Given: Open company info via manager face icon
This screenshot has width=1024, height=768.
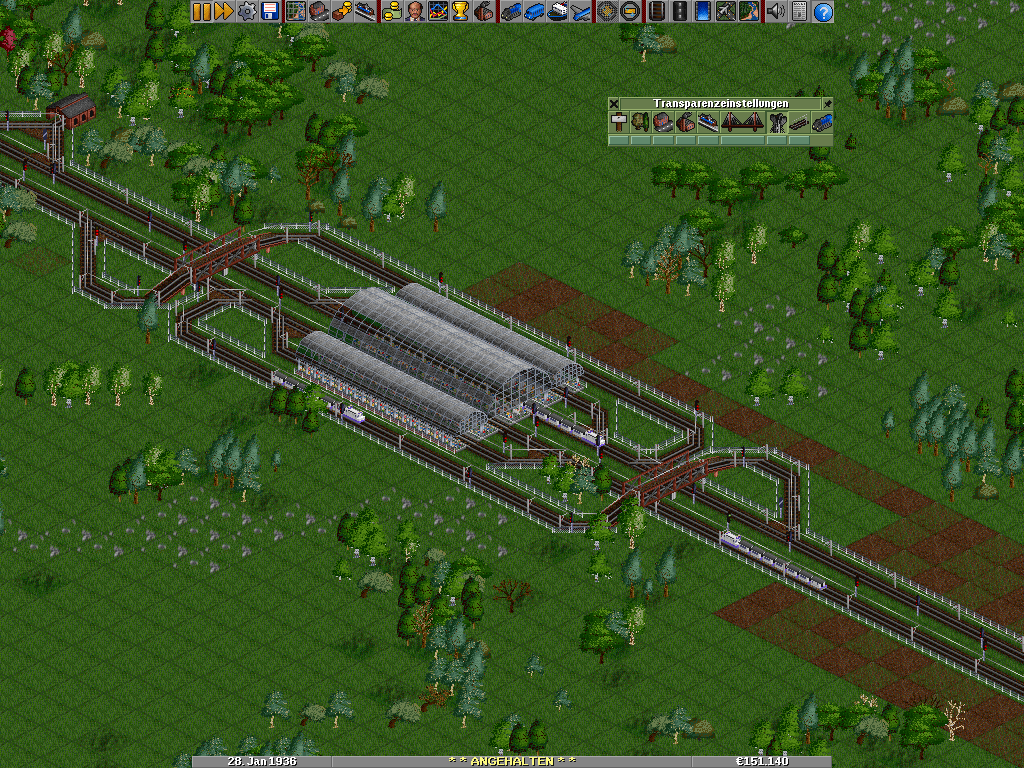Looking at the screenshot, I should click(414, 12).
